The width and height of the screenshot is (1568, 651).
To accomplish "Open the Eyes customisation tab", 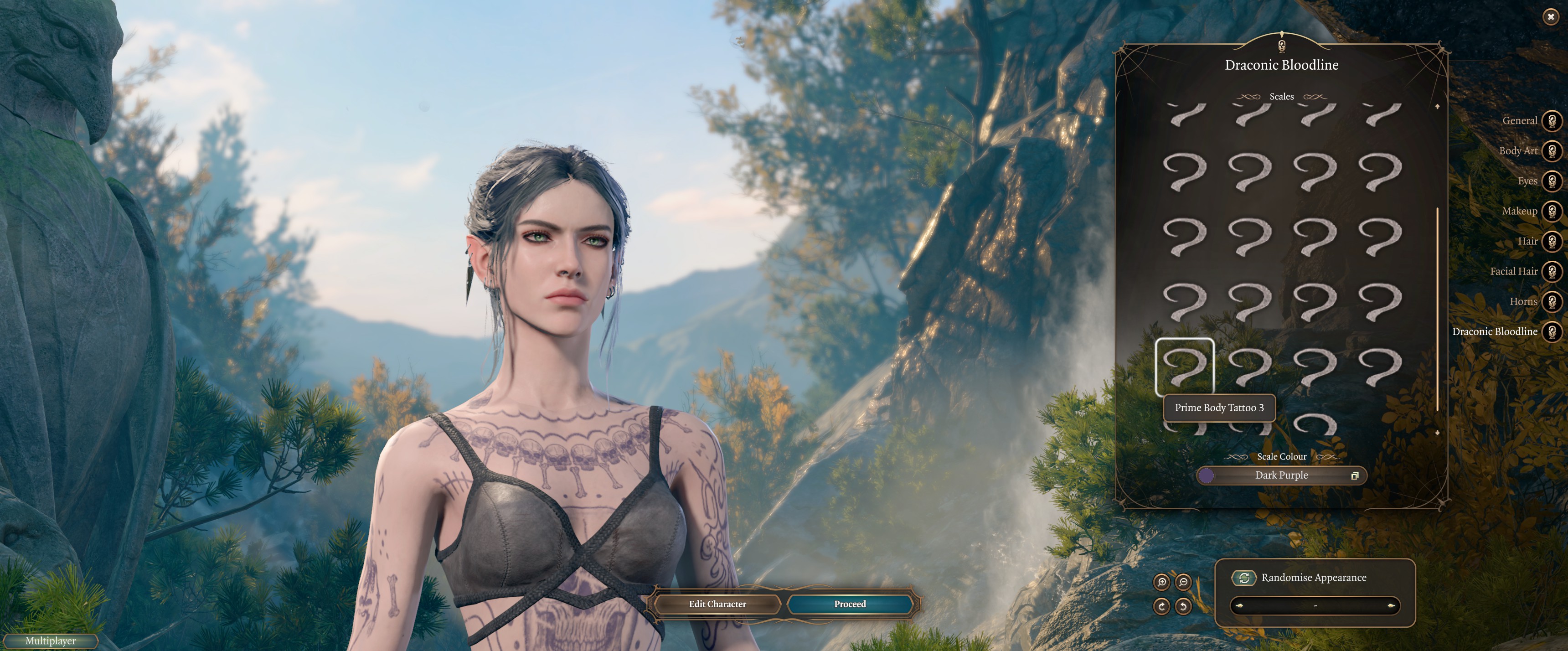I will pos(1552,181).
